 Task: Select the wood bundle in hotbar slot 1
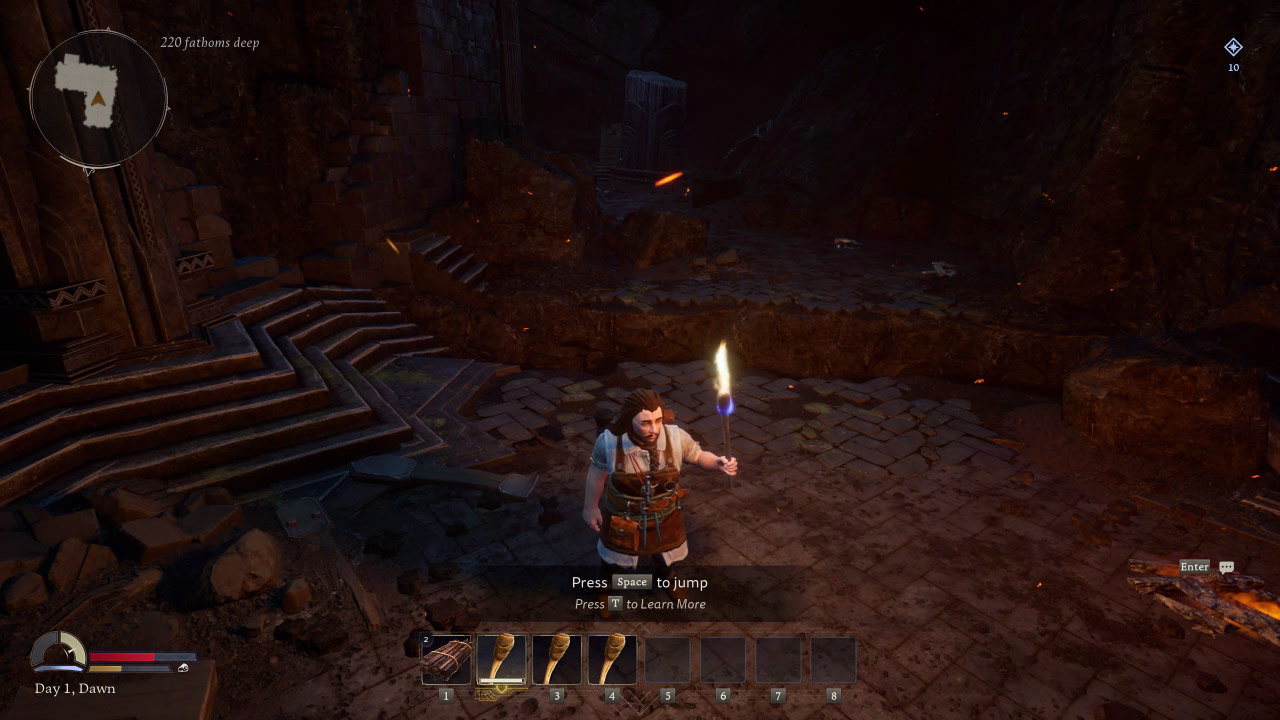446,660
